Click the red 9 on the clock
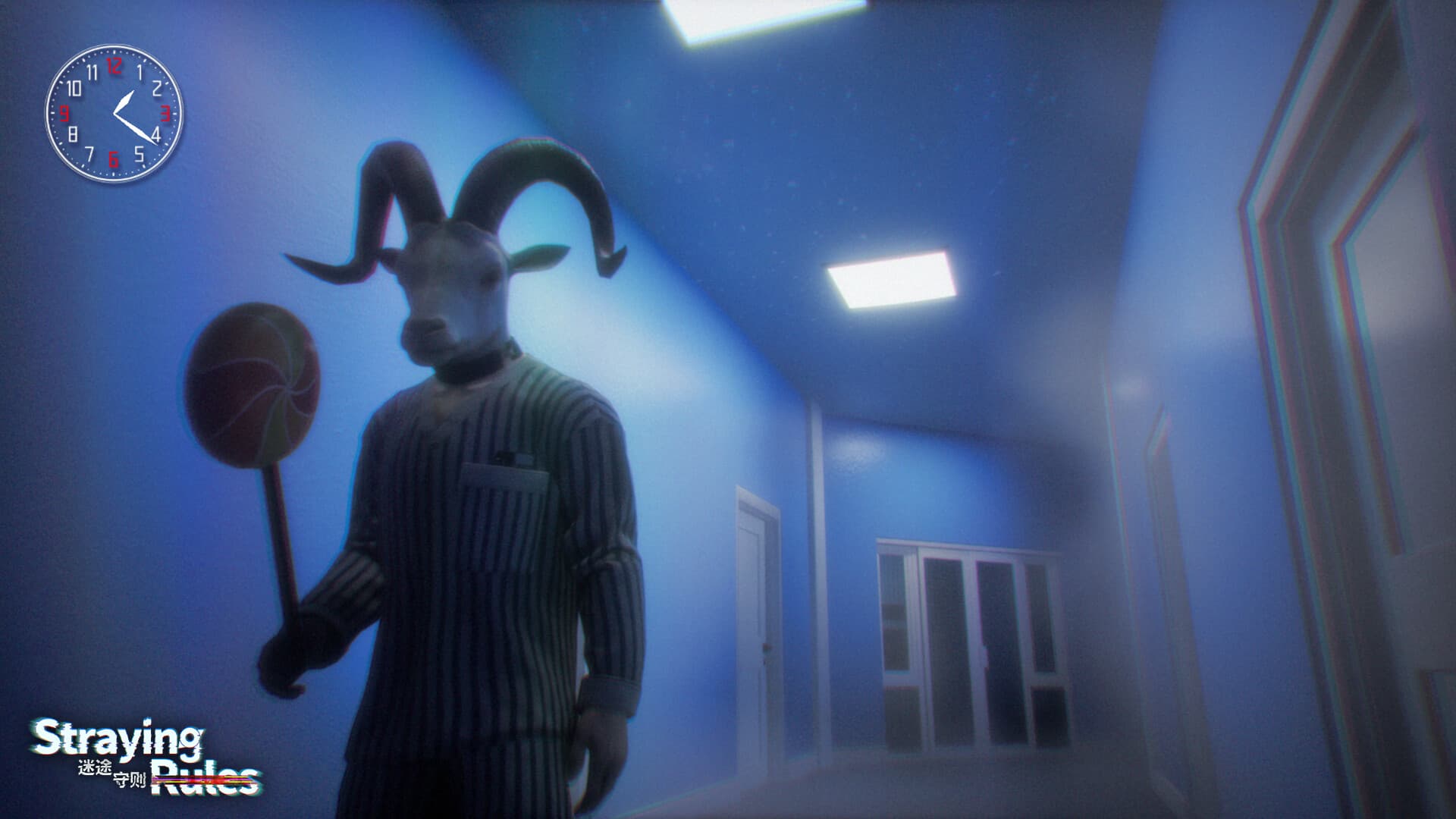Image resolution: width=1456 pixels, height=819 pixels. coord(66,114)
